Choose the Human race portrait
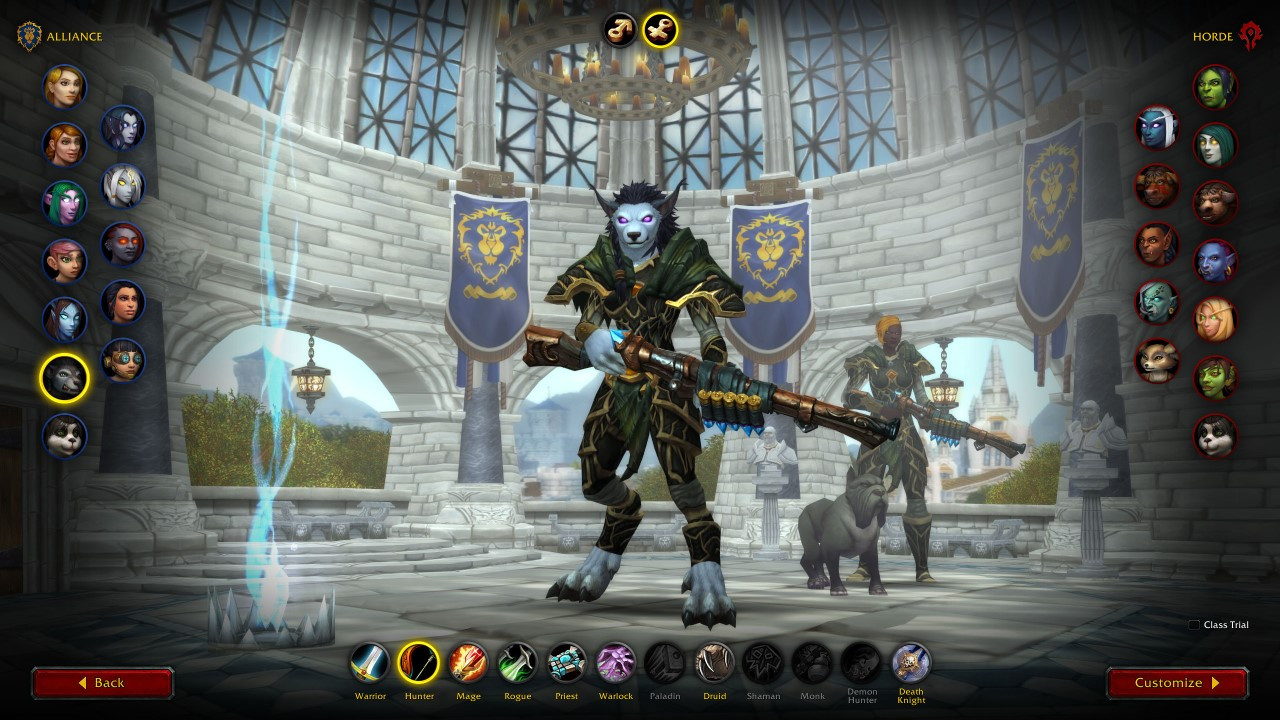The image size is (1280, 720). (65, 86)
